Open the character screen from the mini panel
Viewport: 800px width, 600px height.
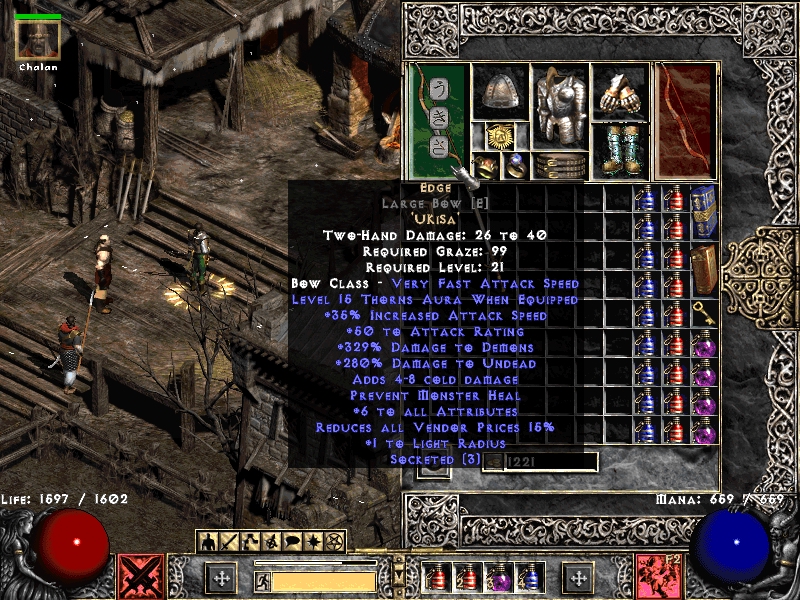(208, 542)
